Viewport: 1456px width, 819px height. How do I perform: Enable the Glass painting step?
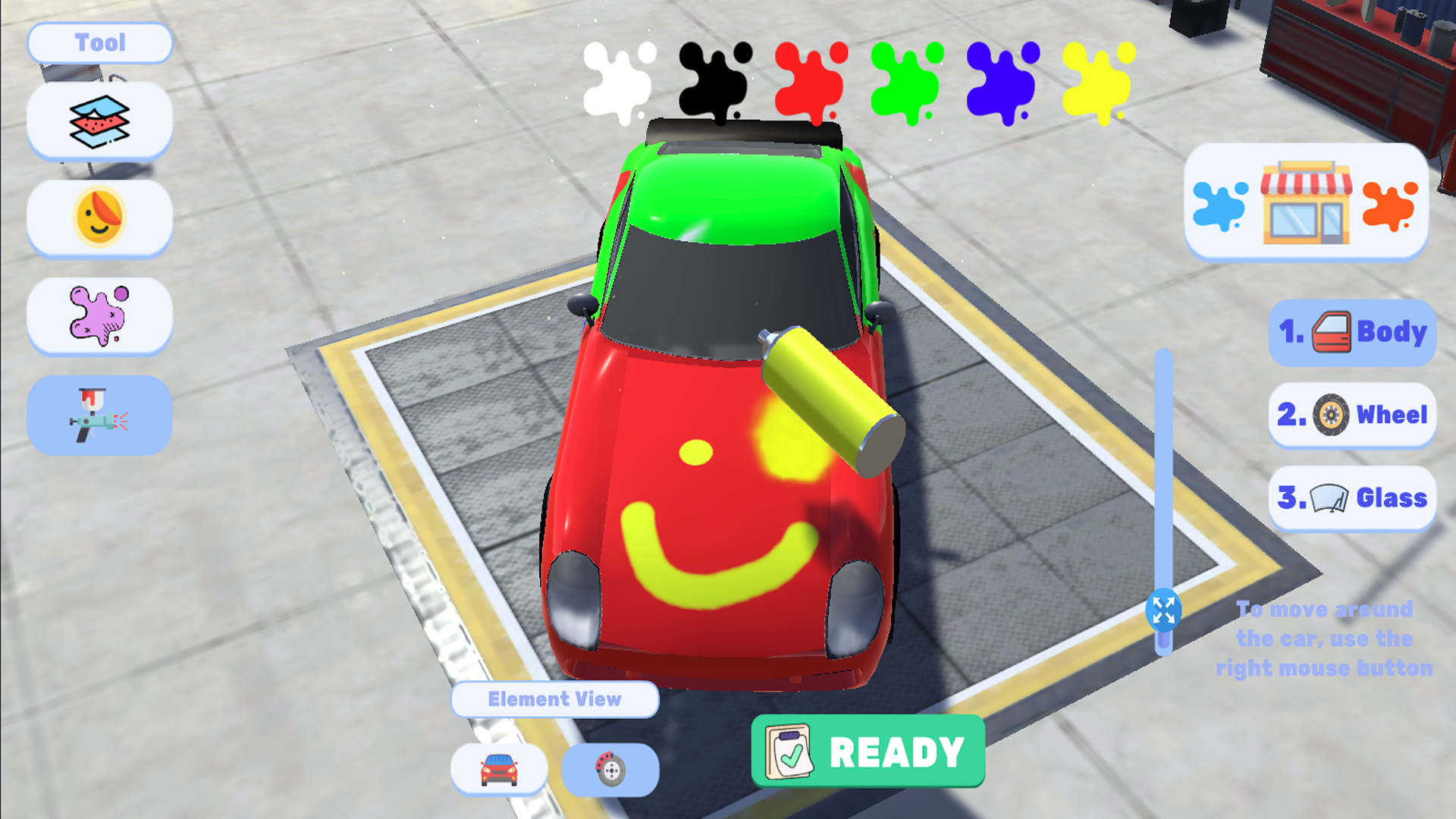pyautogui.click(x=1351, y=497)
